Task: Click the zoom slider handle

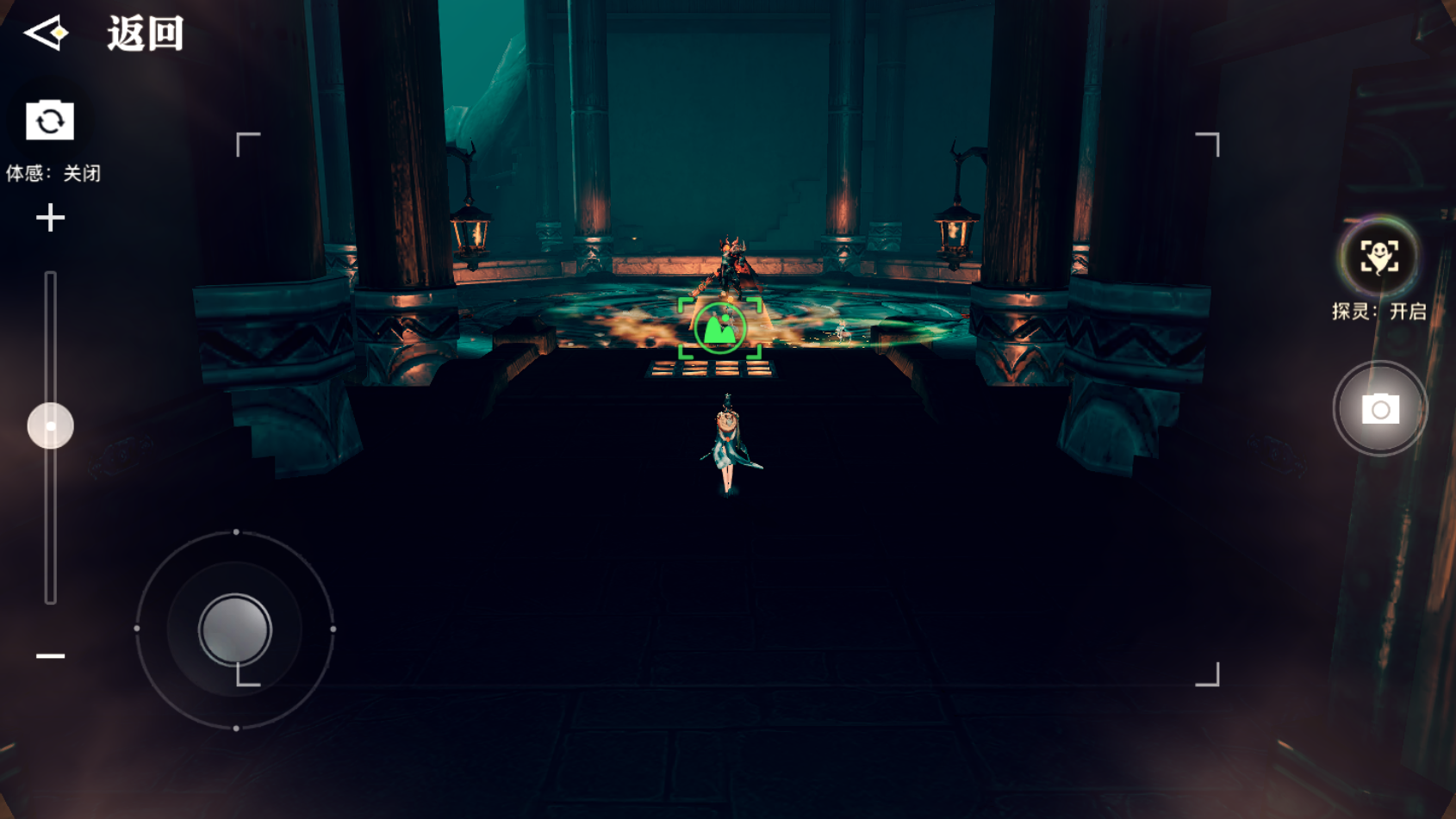Action: pyautogui.click(x=50, y=425)
